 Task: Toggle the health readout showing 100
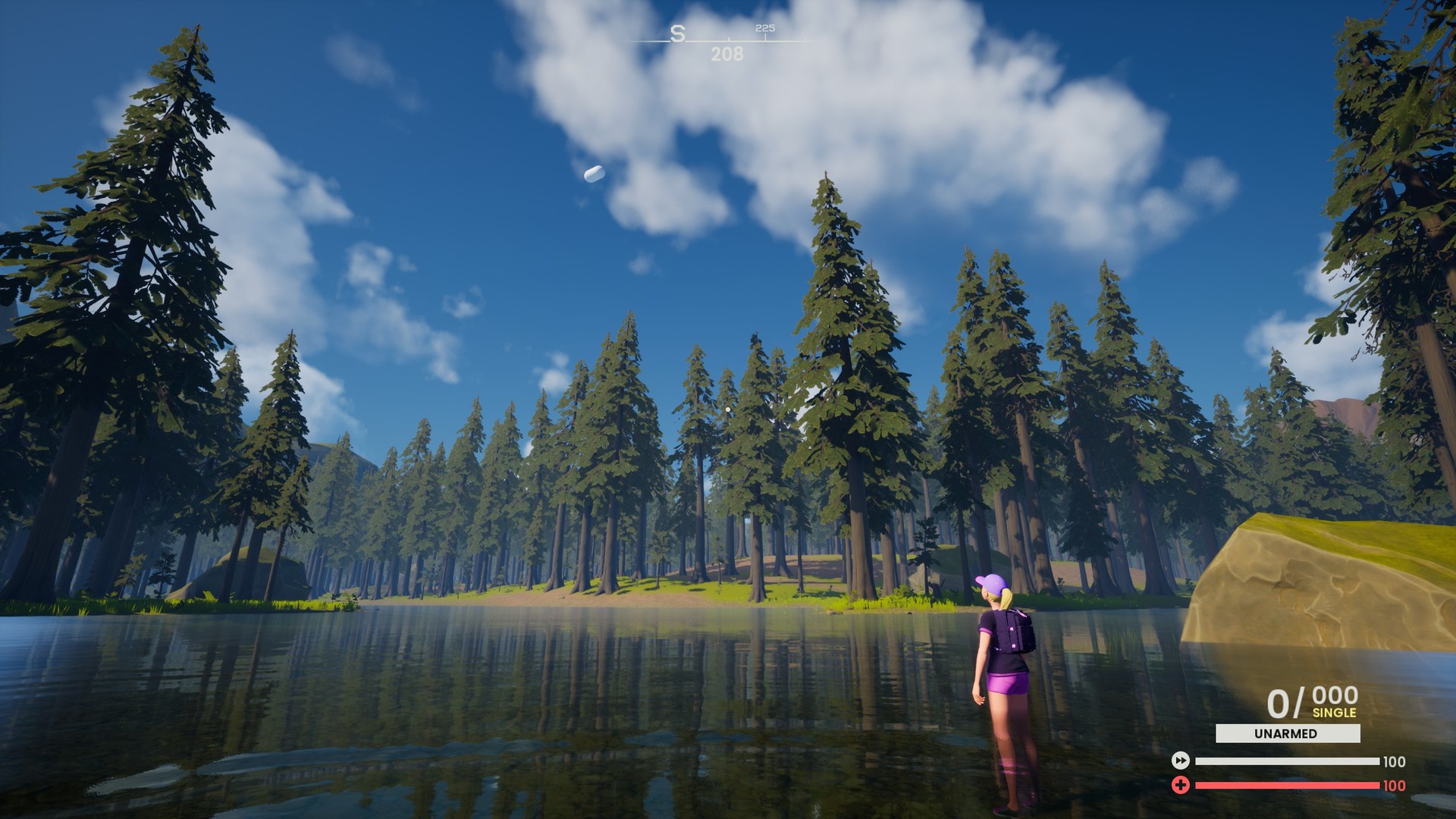point(1394,785)
